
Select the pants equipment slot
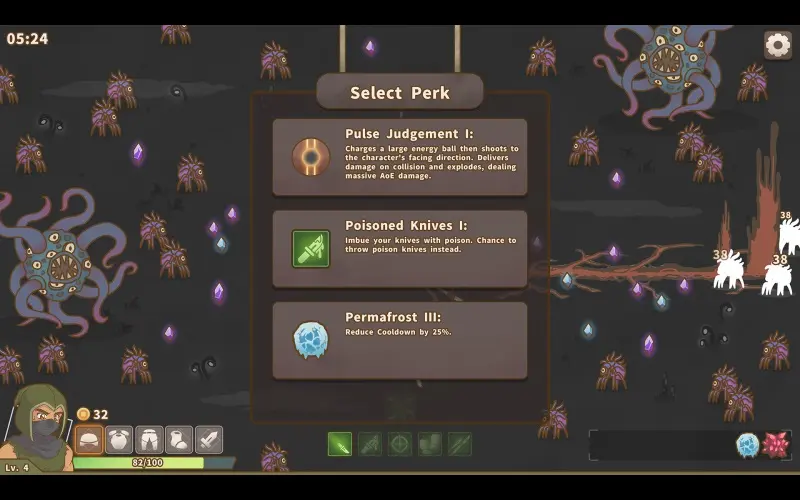click(x=149, y=439)
